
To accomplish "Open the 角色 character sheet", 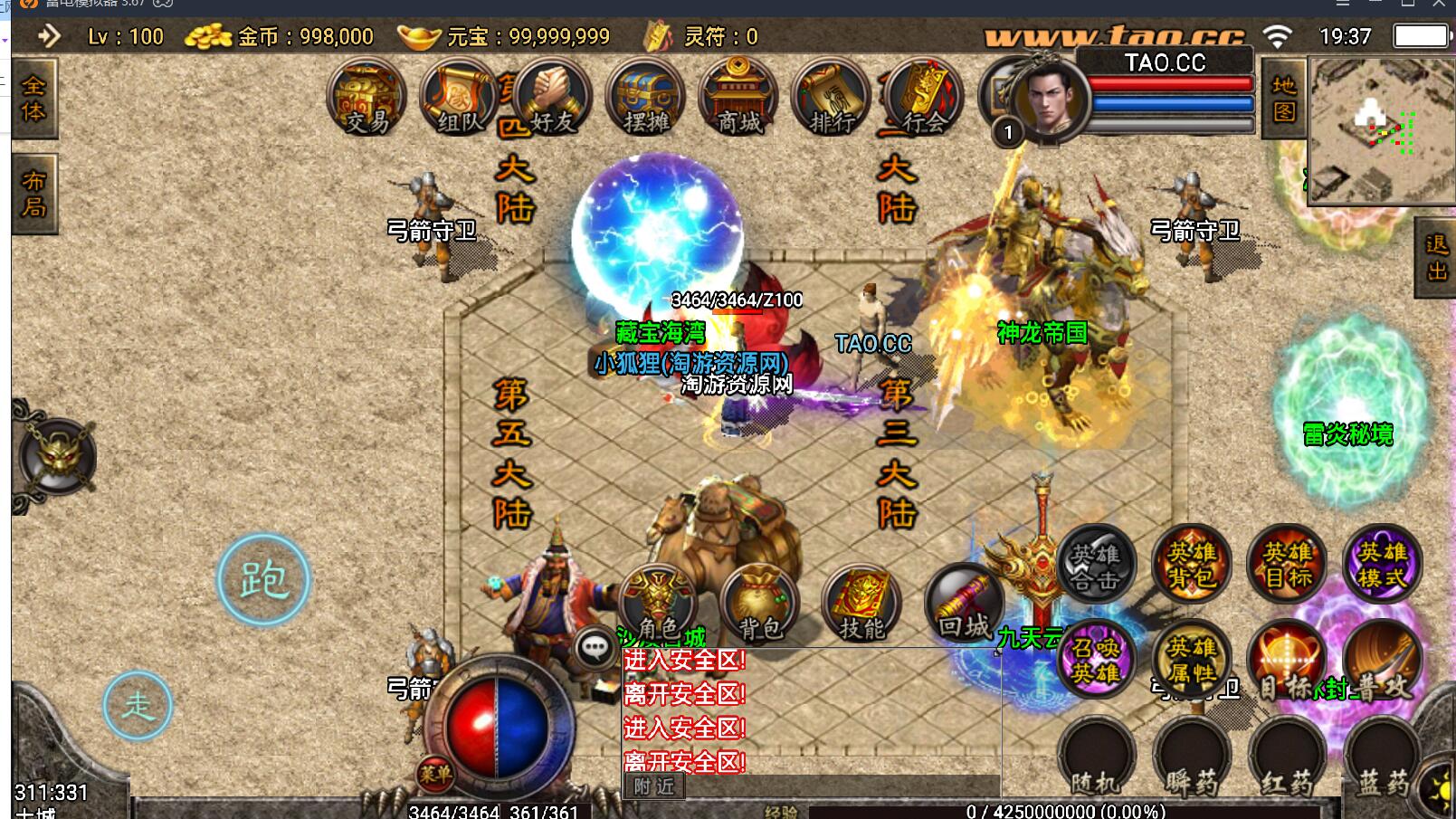I will coord(658,605).
